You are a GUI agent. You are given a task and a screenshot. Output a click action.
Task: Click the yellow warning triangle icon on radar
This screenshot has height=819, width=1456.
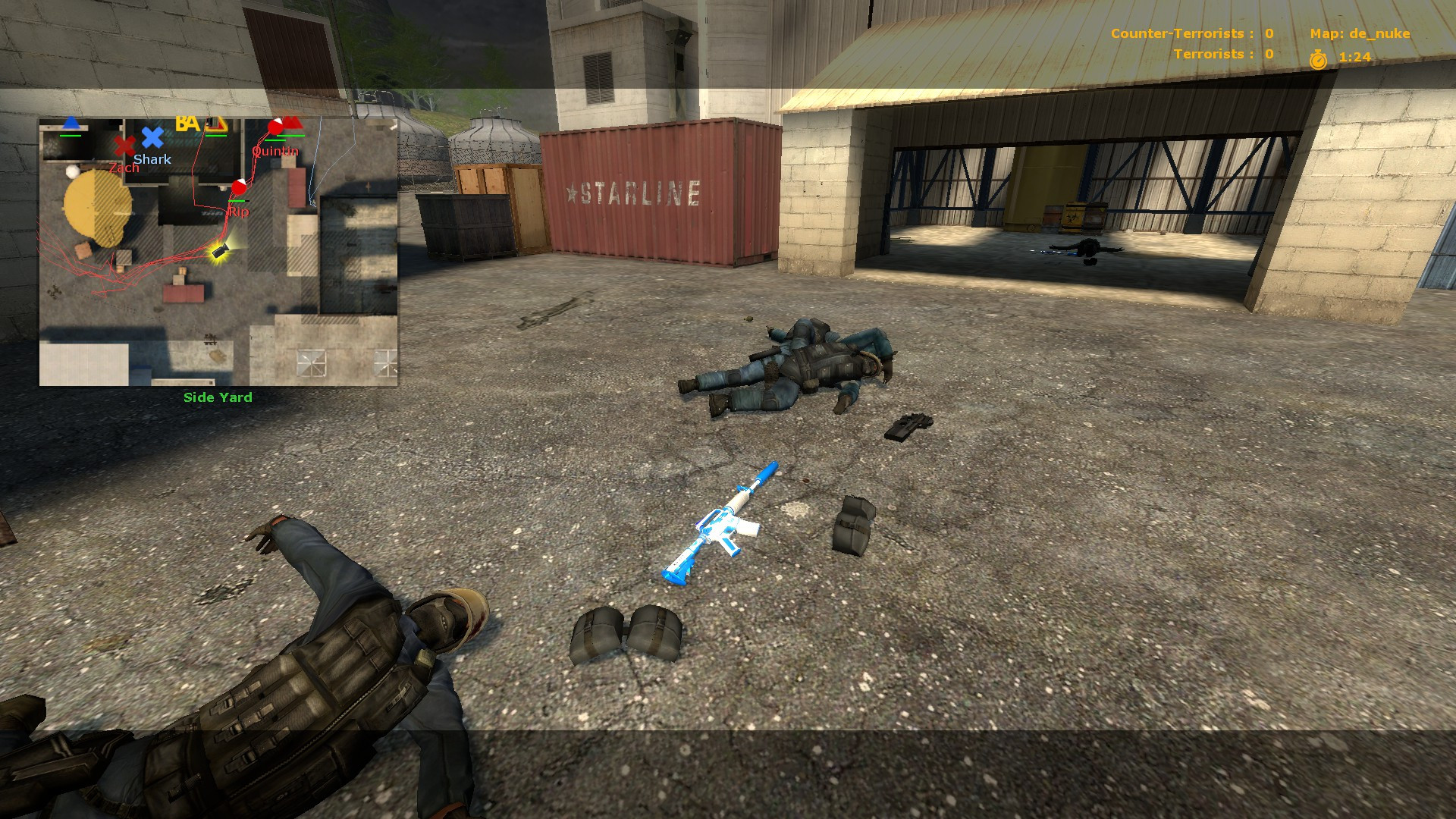tap(218, 124)
